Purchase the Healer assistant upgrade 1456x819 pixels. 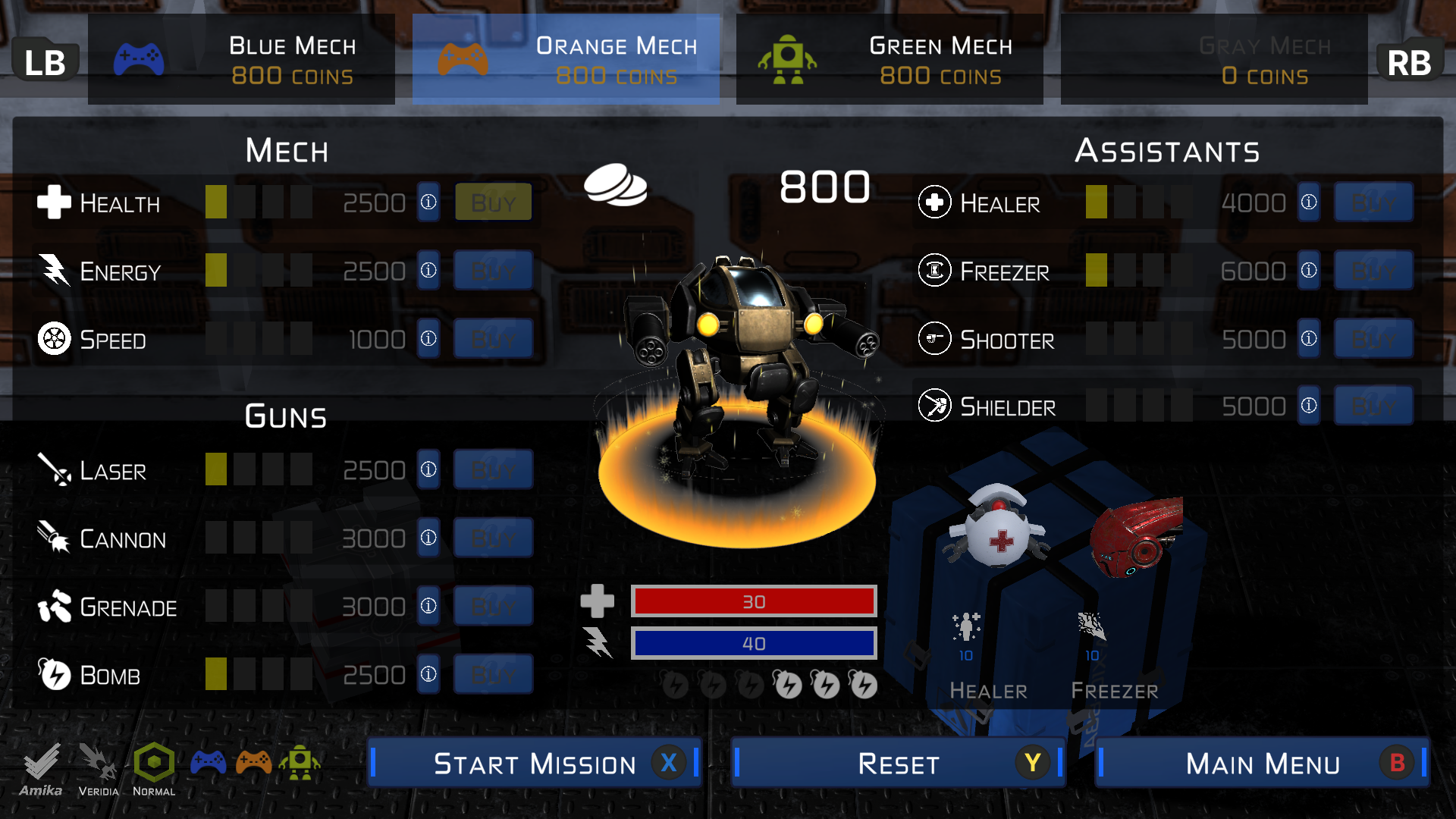pos(1373,202)
